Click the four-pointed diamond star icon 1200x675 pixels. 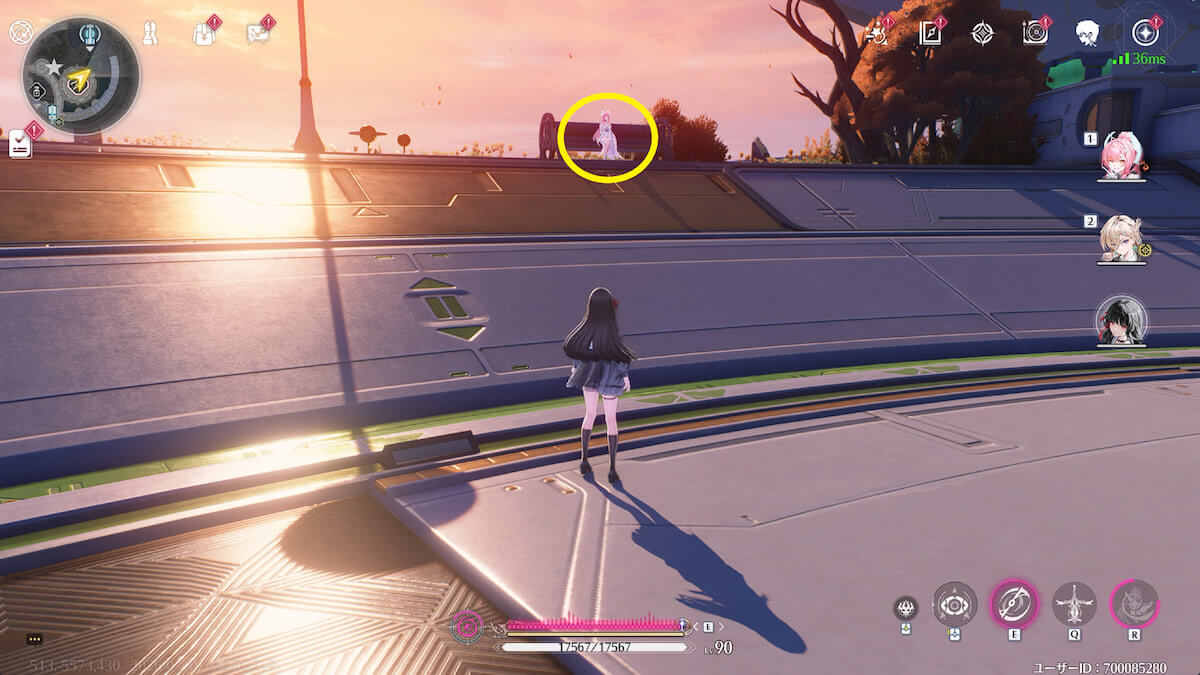[x=983, y=33]
